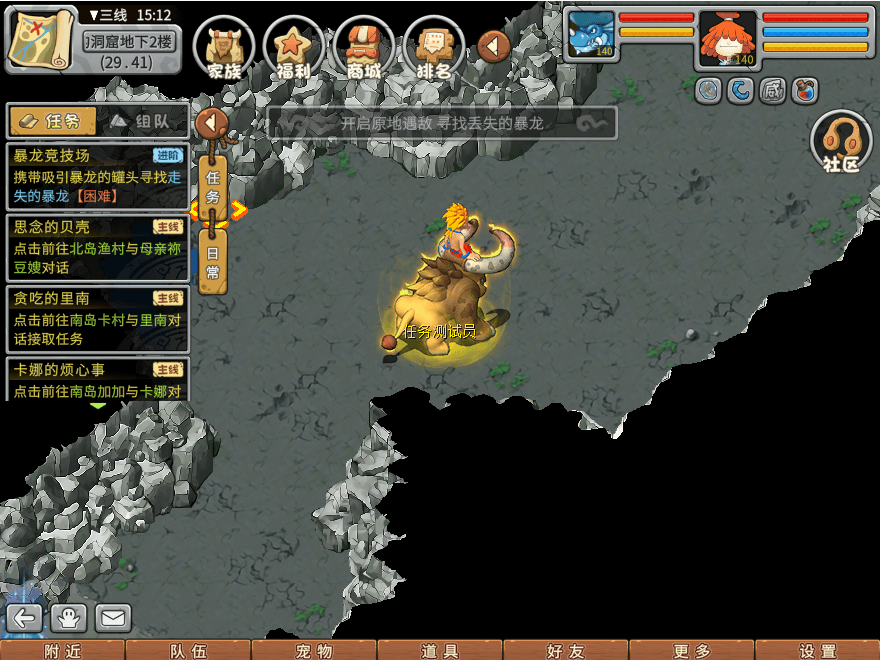
Task: Switch to the 组队 team tab
Action: pos(143,121)
